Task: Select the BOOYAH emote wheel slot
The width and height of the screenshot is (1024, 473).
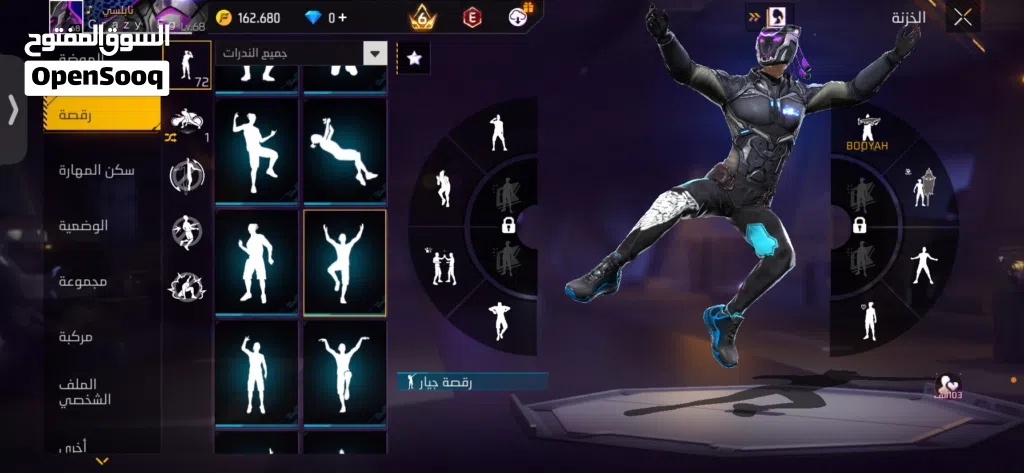Action: (x=866, y=132)
